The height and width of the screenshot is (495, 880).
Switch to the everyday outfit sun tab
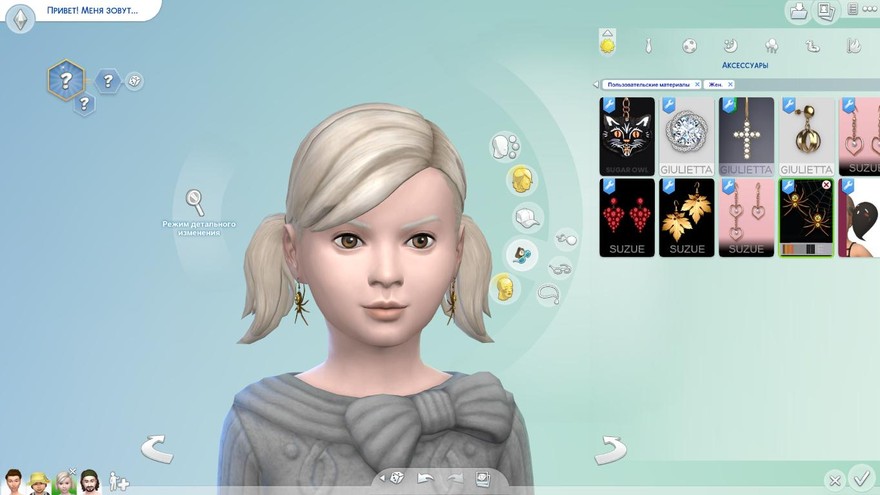[x=606, y=46]
